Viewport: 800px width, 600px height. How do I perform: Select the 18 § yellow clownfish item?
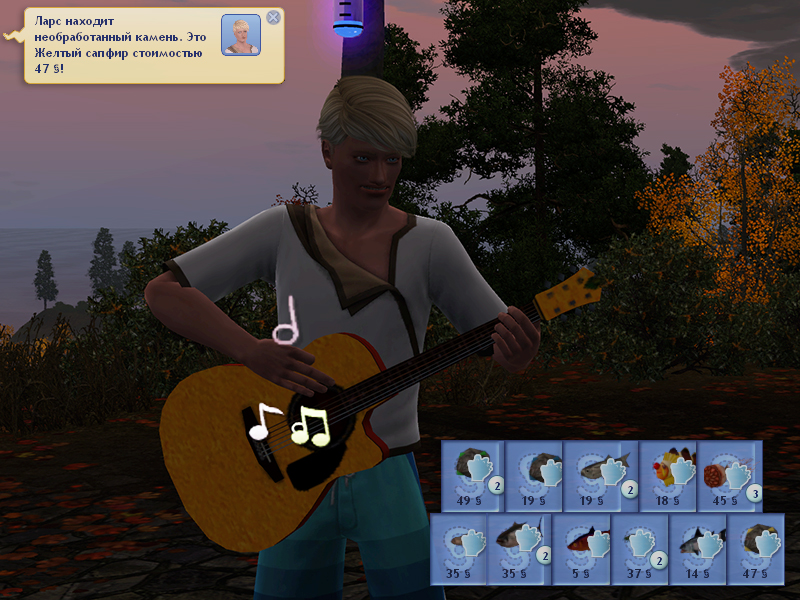coord(667,474)
